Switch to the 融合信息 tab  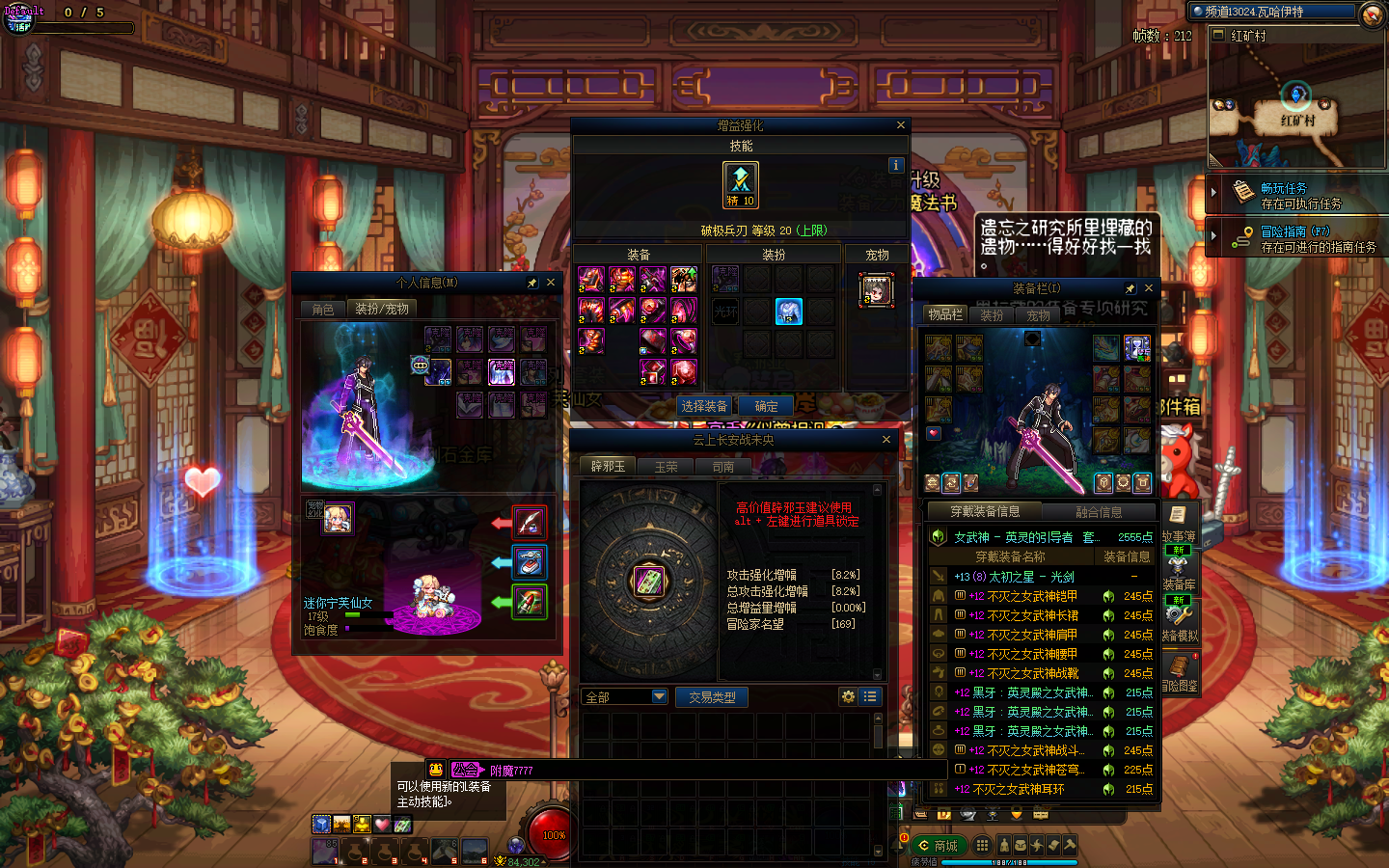(x=1099, y=512)
